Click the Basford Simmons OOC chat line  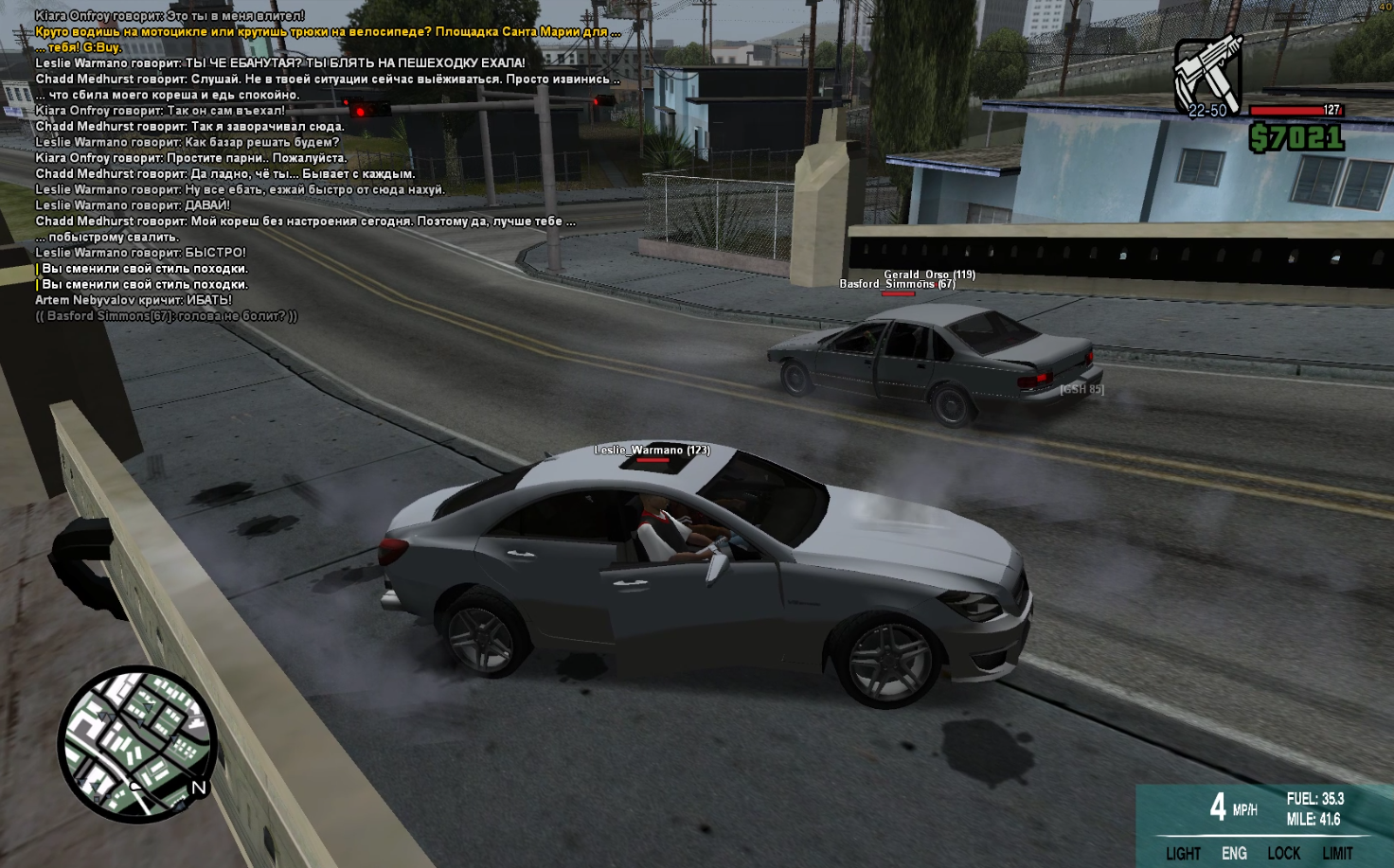click(167, 316)
